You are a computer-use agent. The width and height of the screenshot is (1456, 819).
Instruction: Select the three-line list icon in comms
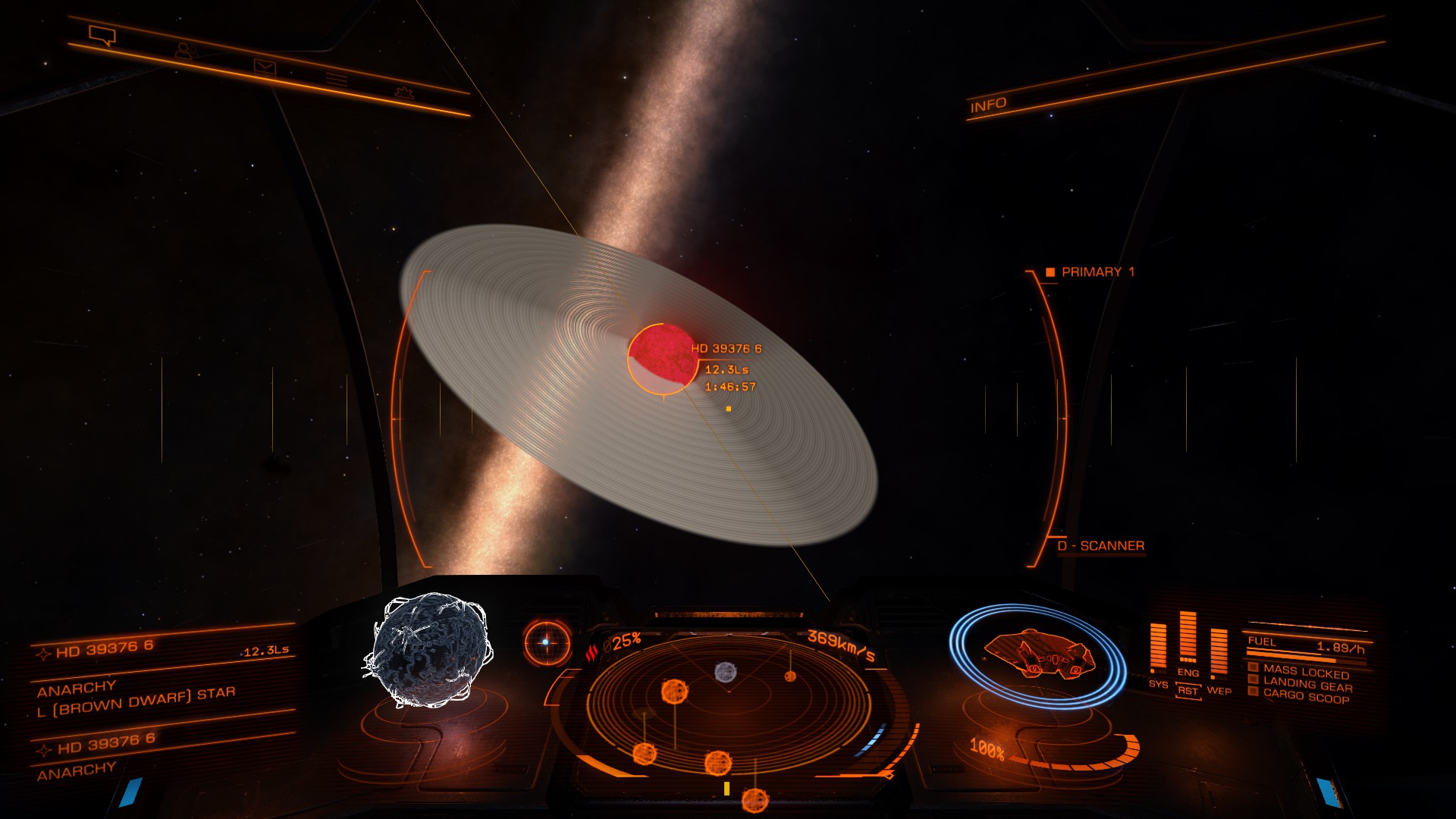coord(337,80)
